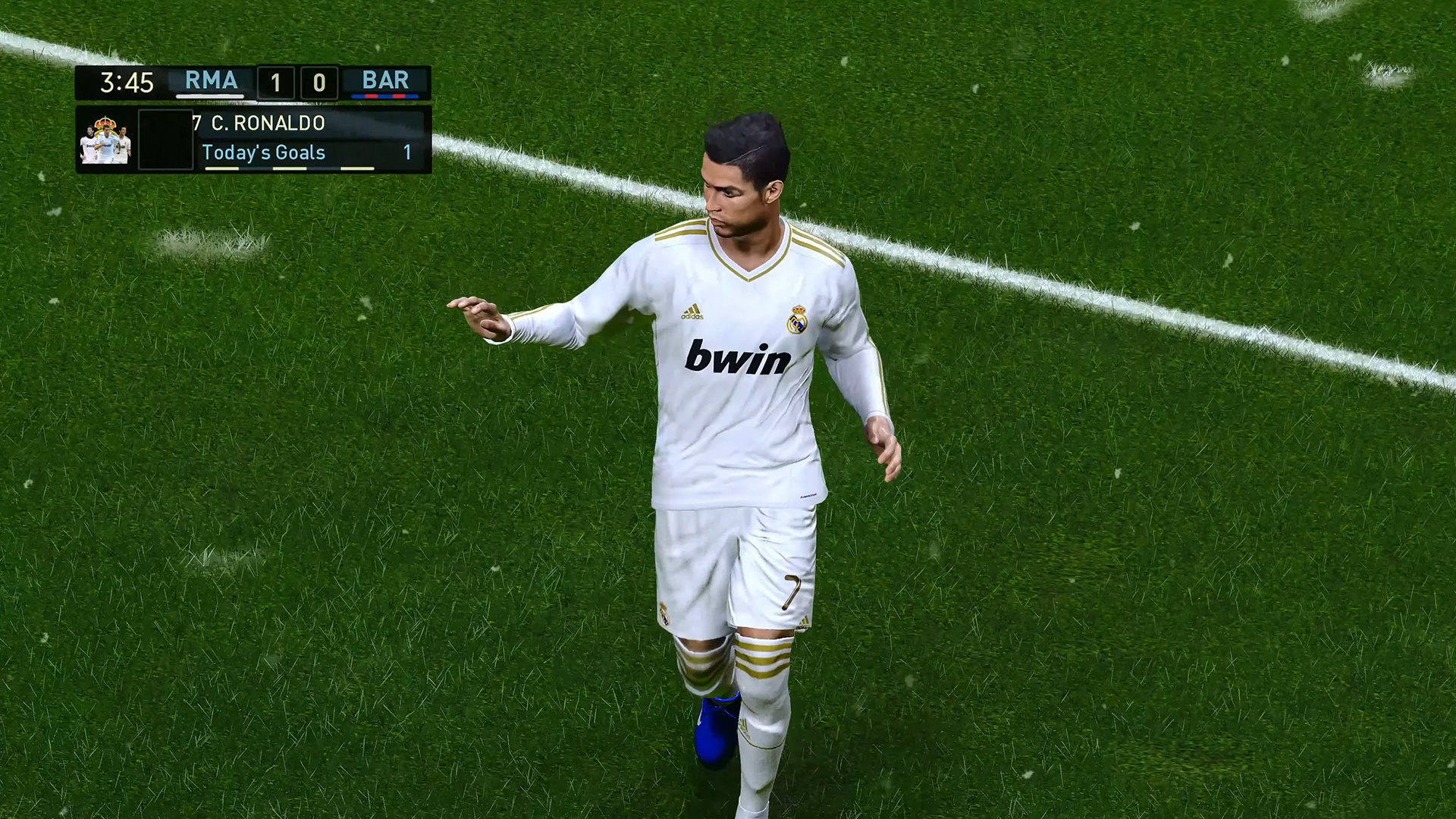
Task: Select the RMA team label on the scoreboard
Action: click(x=210, y=80)
